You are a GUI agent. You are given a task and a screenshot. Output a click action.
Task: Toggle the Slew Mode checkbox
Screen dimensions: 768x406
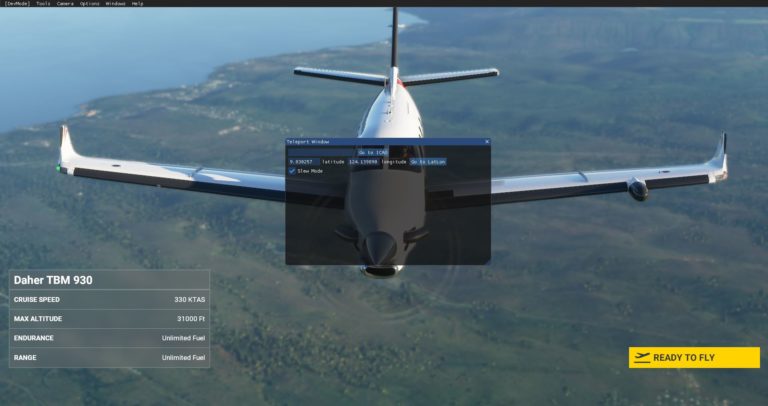click(292, 171)
